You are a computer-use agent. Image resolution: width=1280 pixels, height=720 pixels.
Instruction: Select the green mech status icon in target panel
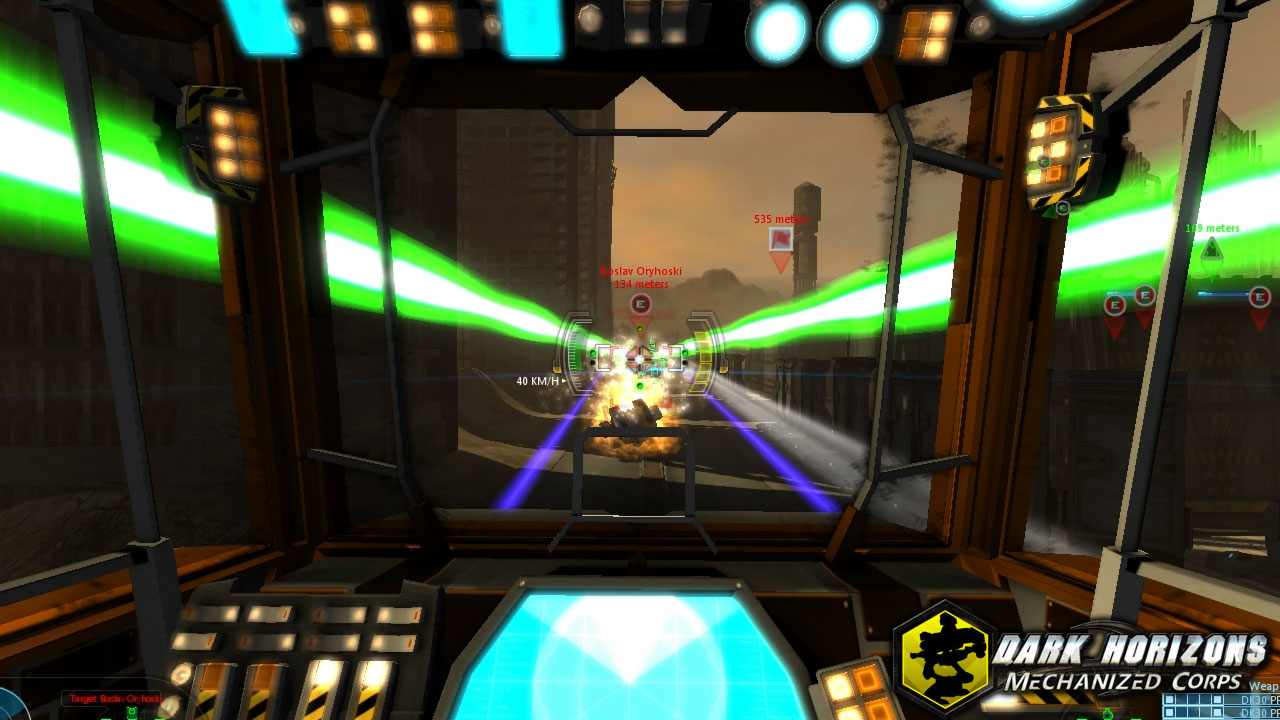click(132, 711)
